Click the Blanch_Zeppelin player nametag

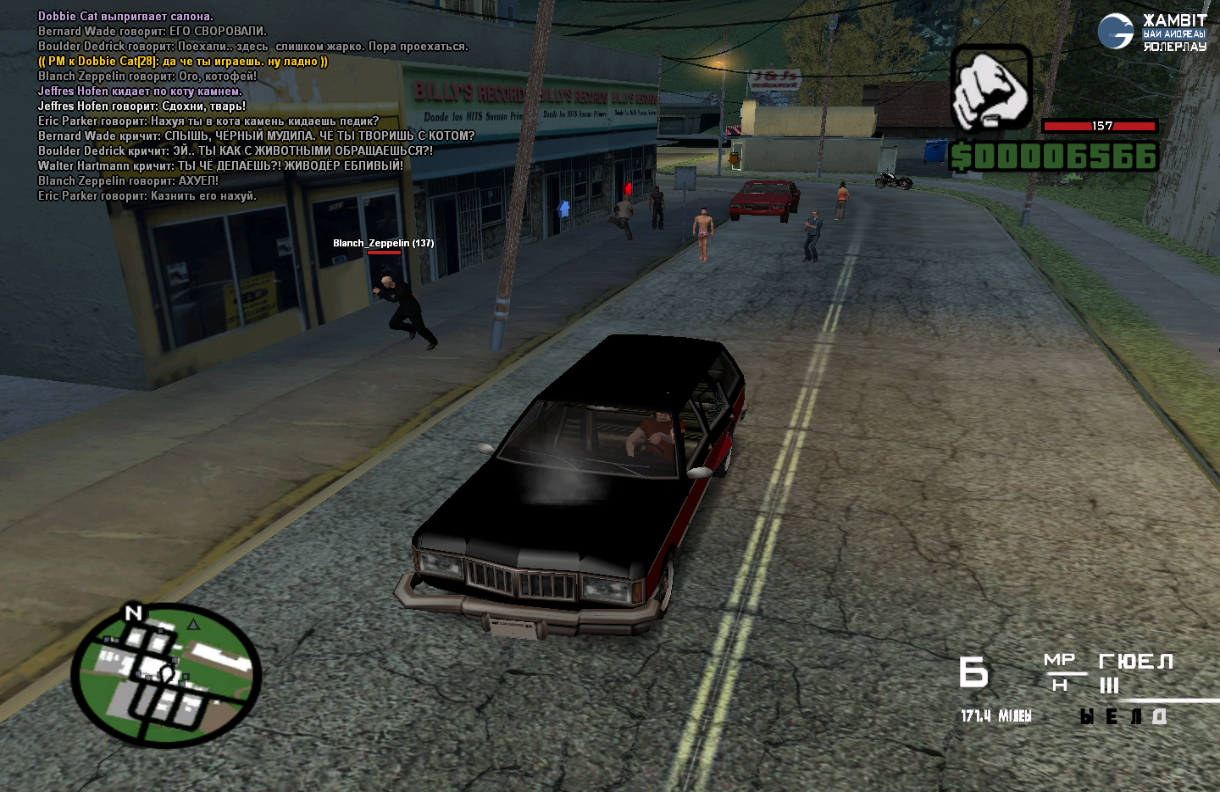coord(383,243)
